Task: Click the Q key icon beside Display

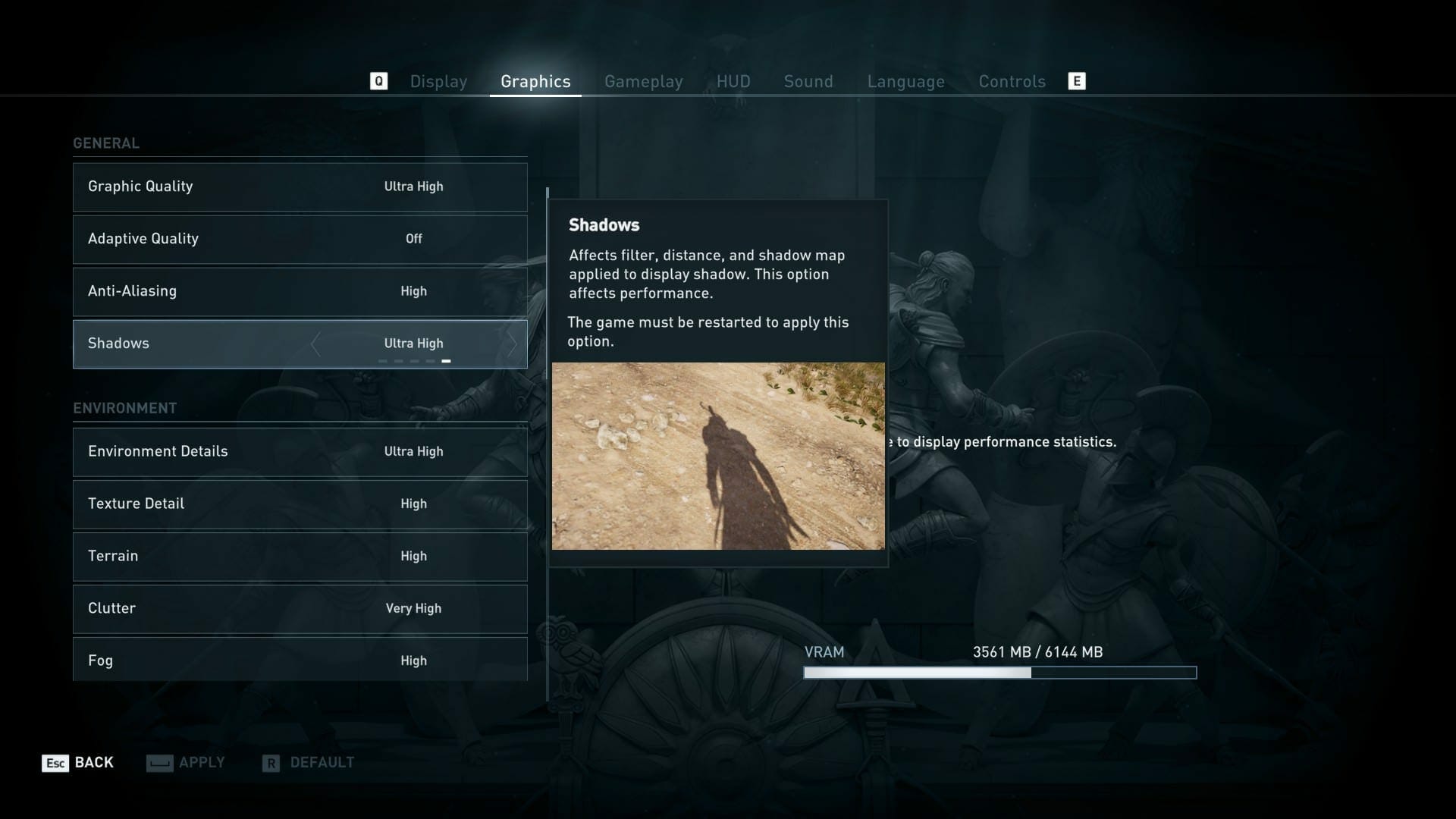Action: point(378,80)
